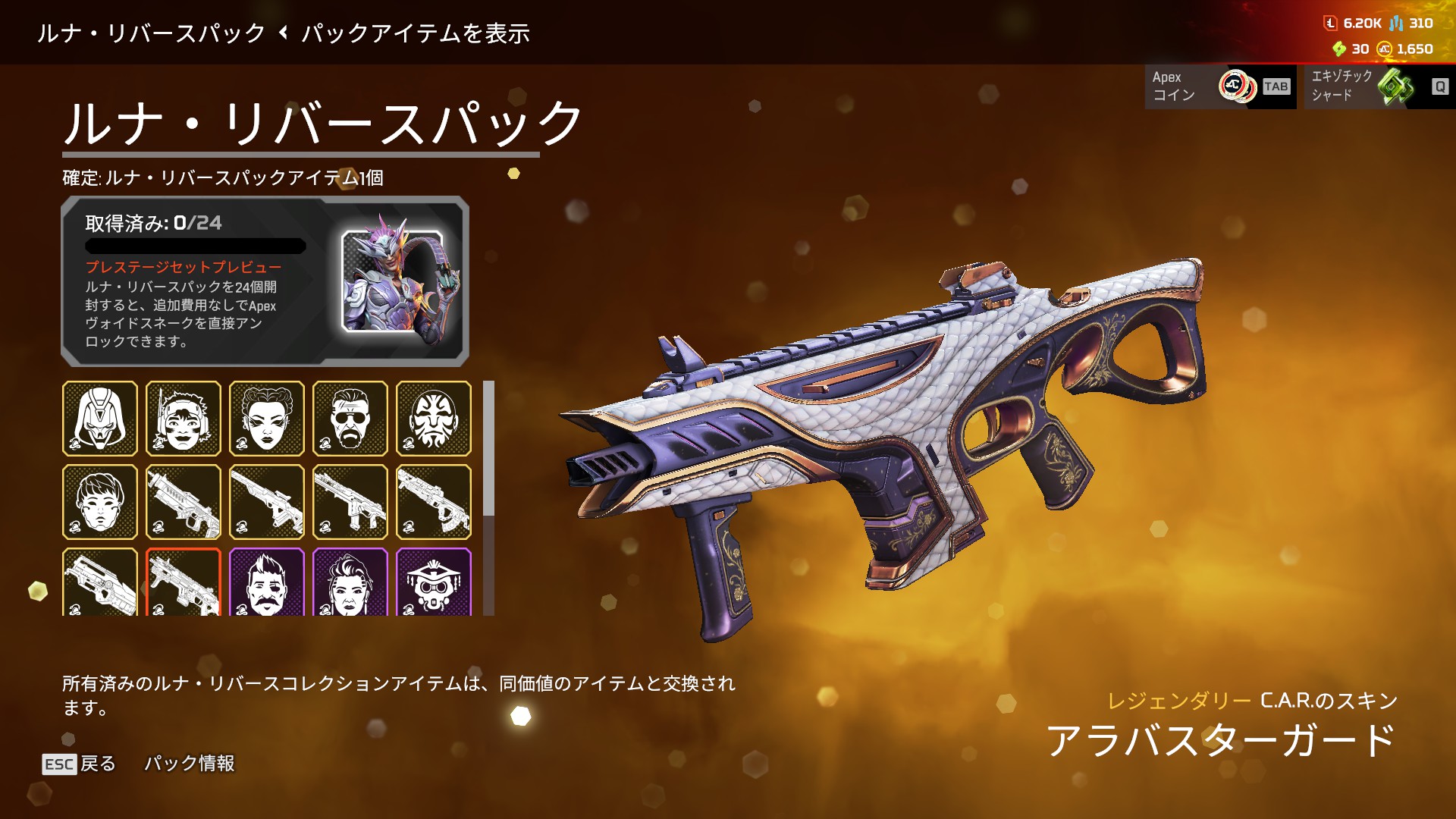1456x819 pixels.
Task: Open the Apex Coins purchase button
Action: pyautogui.click(x=1219, y=86)
